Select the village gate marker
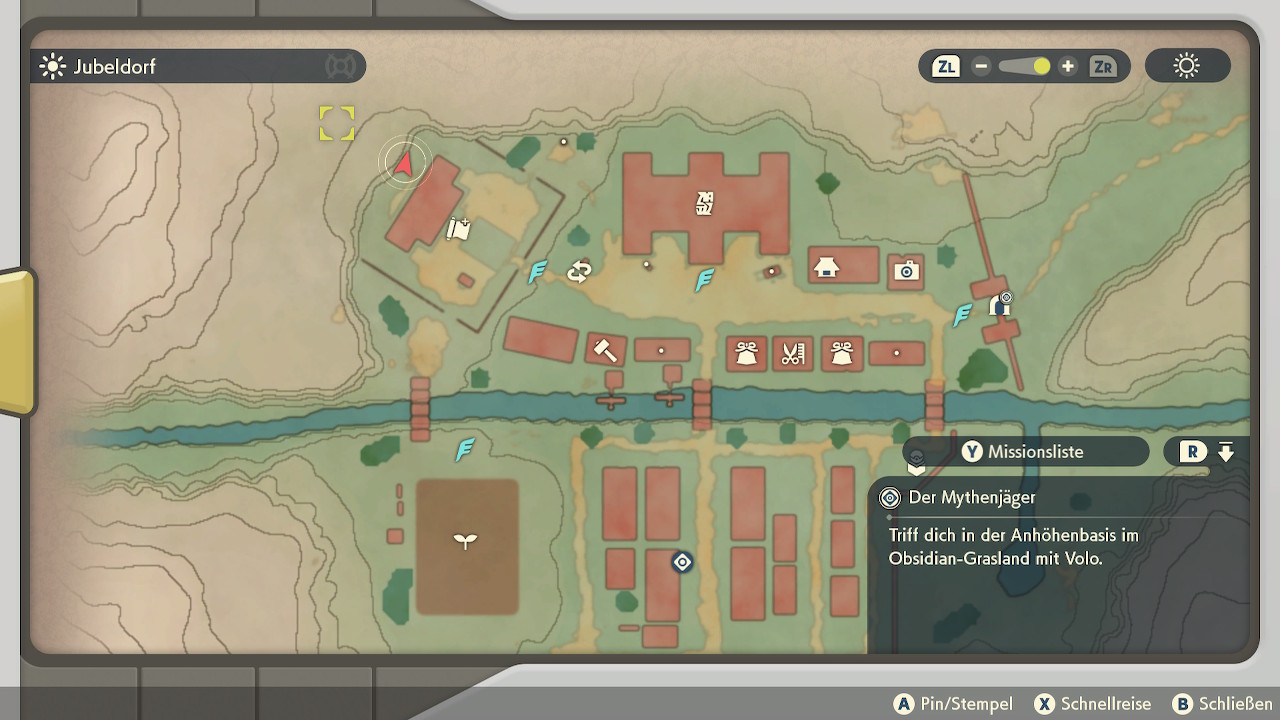Viewport: 1280px width, 720px height. (999, 306)
